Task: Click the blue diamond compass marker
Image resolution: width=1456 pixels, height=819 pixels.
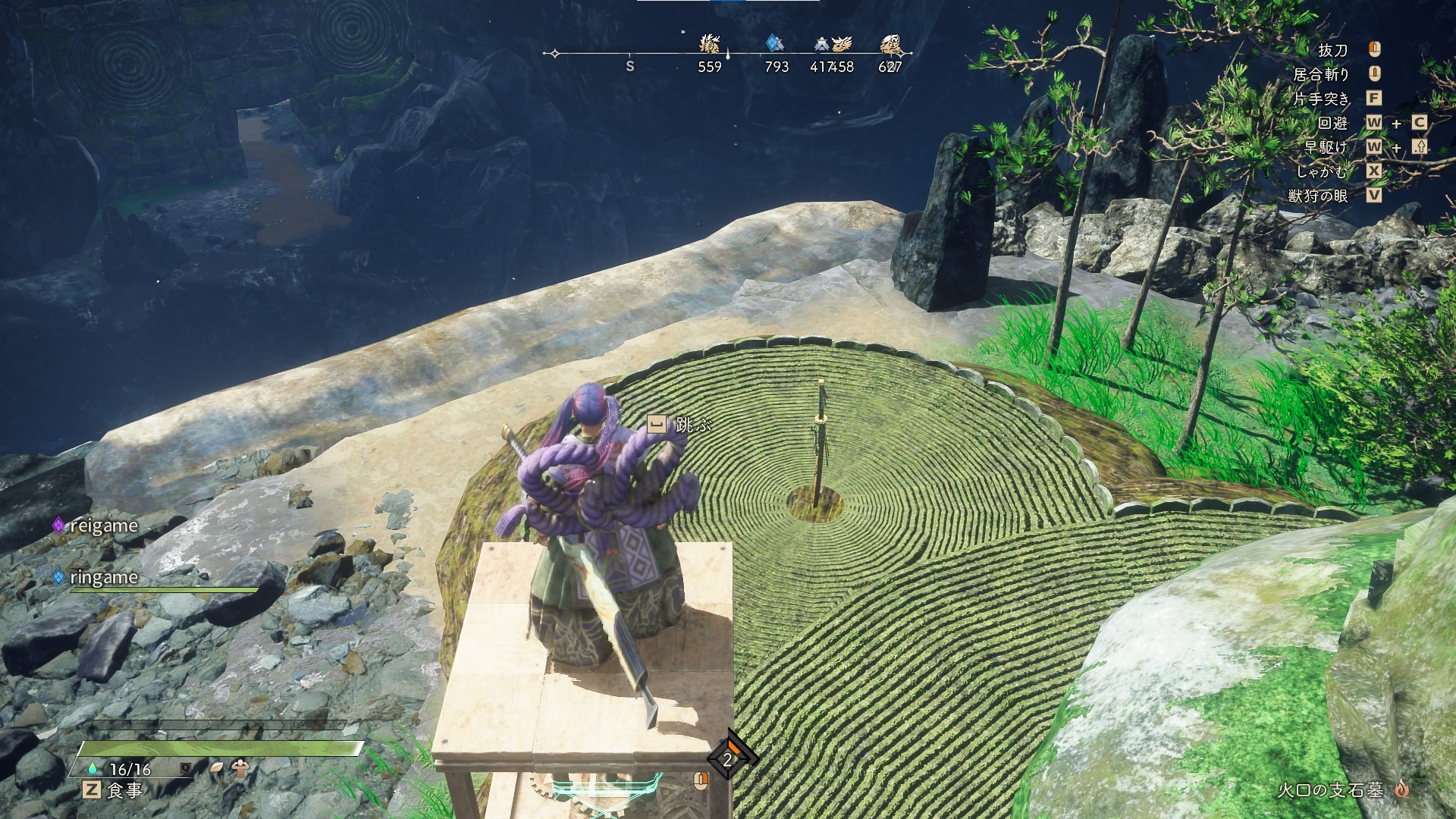Action: 773,43
